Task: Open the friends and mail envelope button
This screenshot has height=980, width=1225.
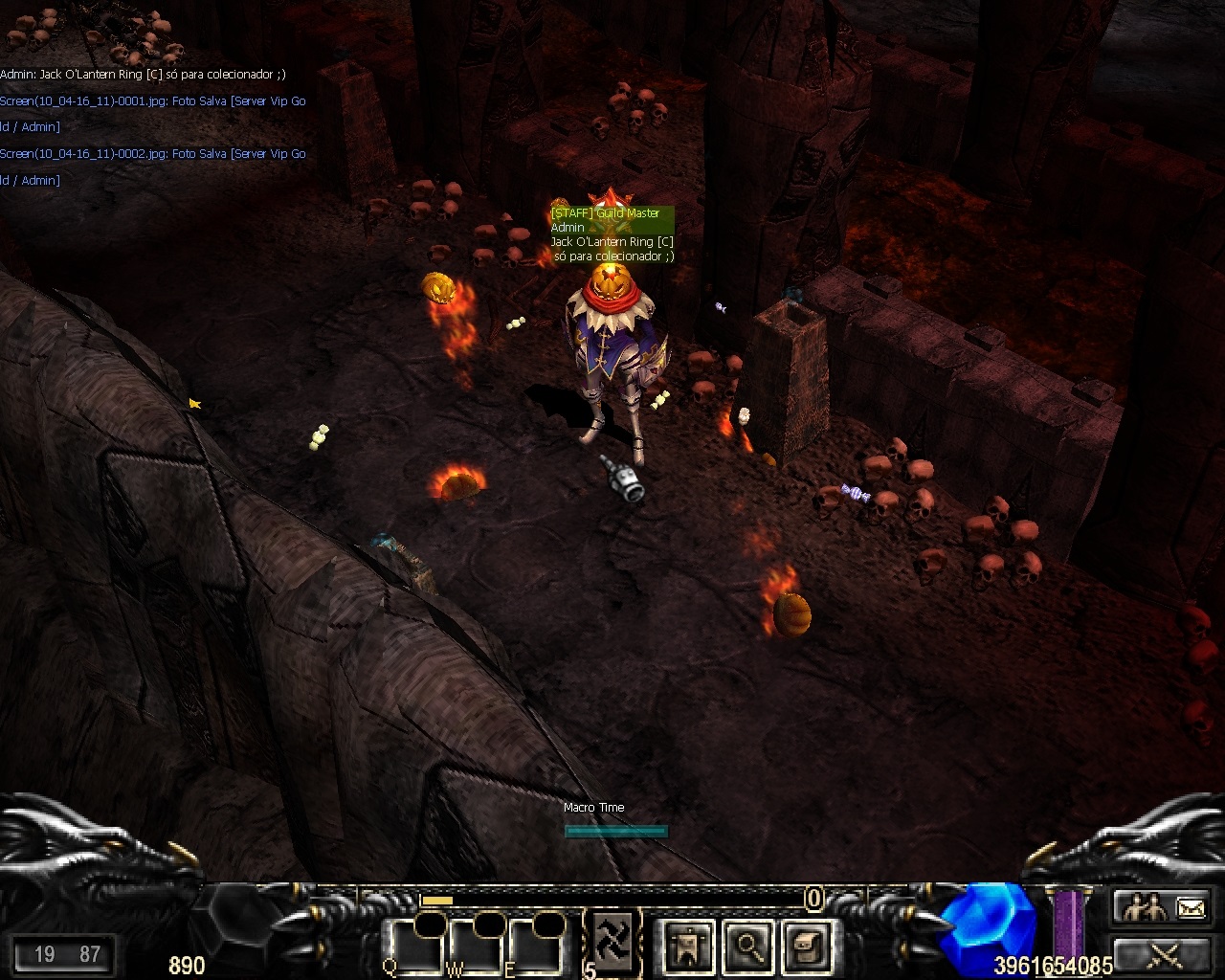Action: pos(1164,906)
